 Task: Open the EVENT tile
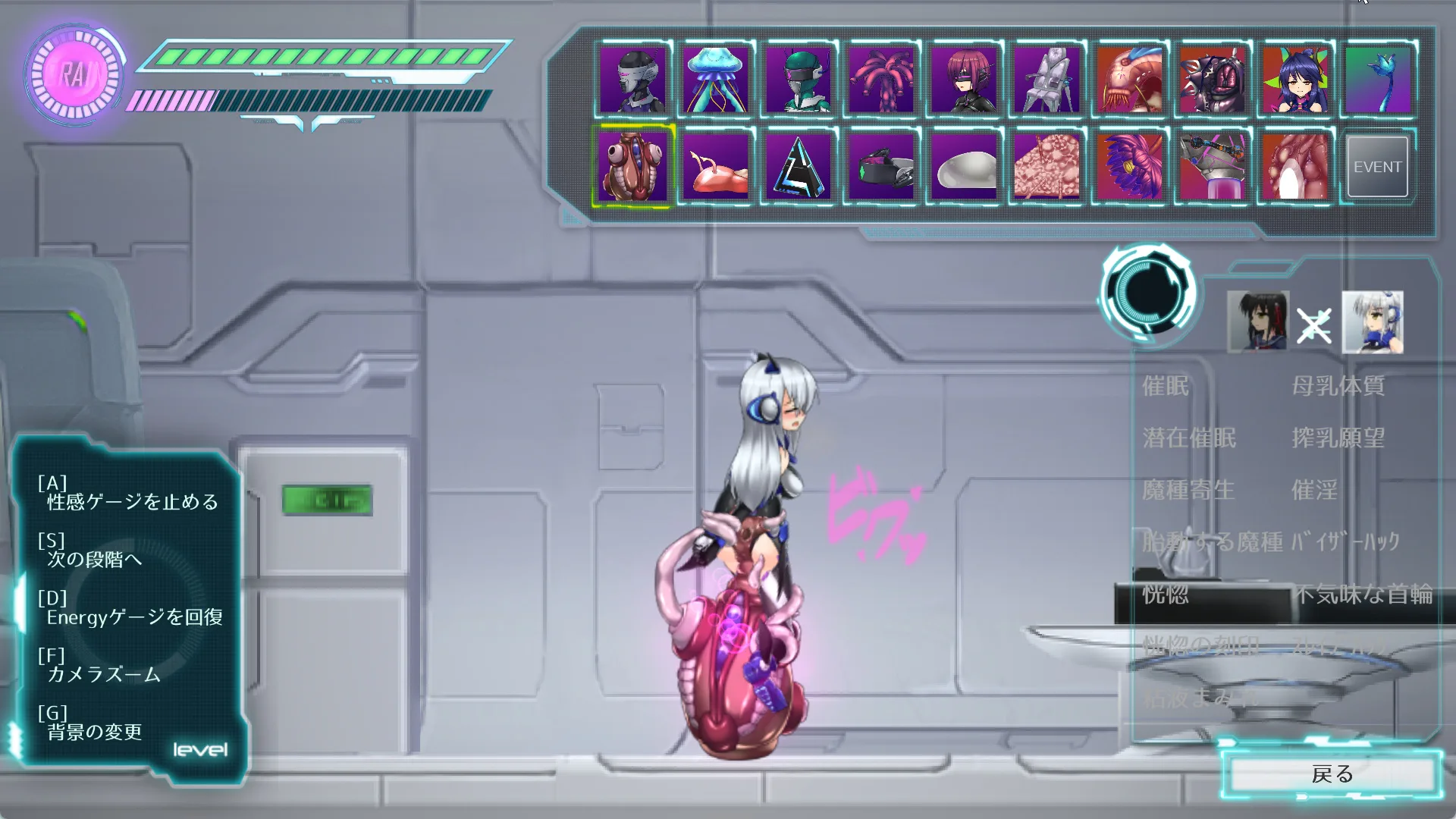pos(1377,167)
